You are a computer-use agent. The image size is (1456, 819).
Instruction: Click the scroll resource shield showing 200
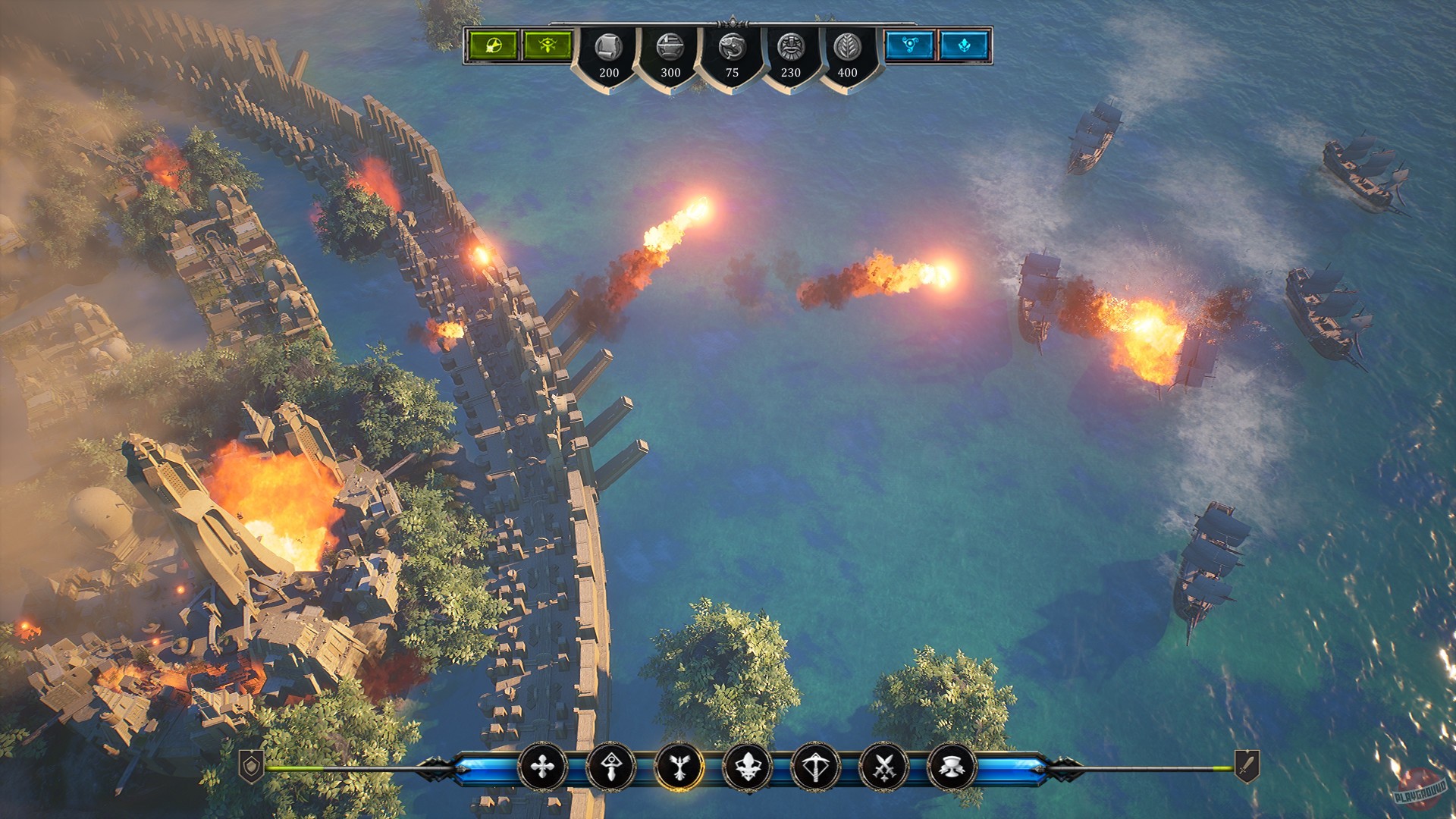point(608,53)
